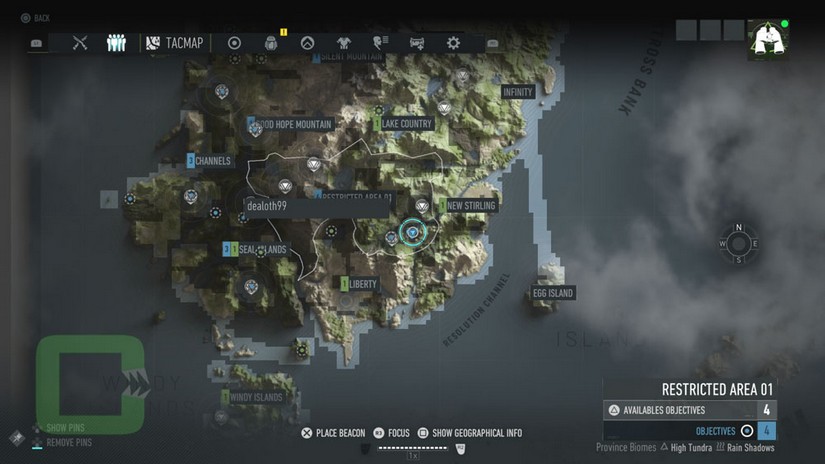Choose the Channels province label
The image size is (825, 464).
(213, 161)
